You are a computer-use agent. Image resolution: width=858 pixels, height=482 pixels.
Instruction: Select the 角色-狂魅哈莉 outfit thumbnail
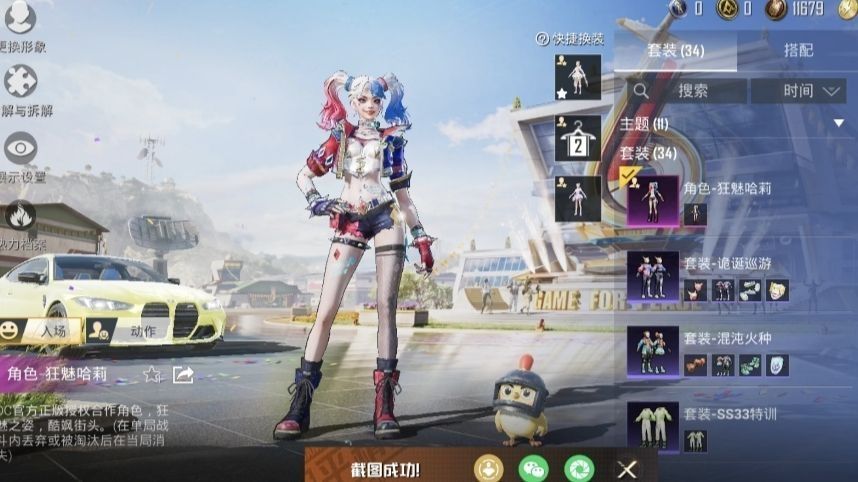click(652, 200)
